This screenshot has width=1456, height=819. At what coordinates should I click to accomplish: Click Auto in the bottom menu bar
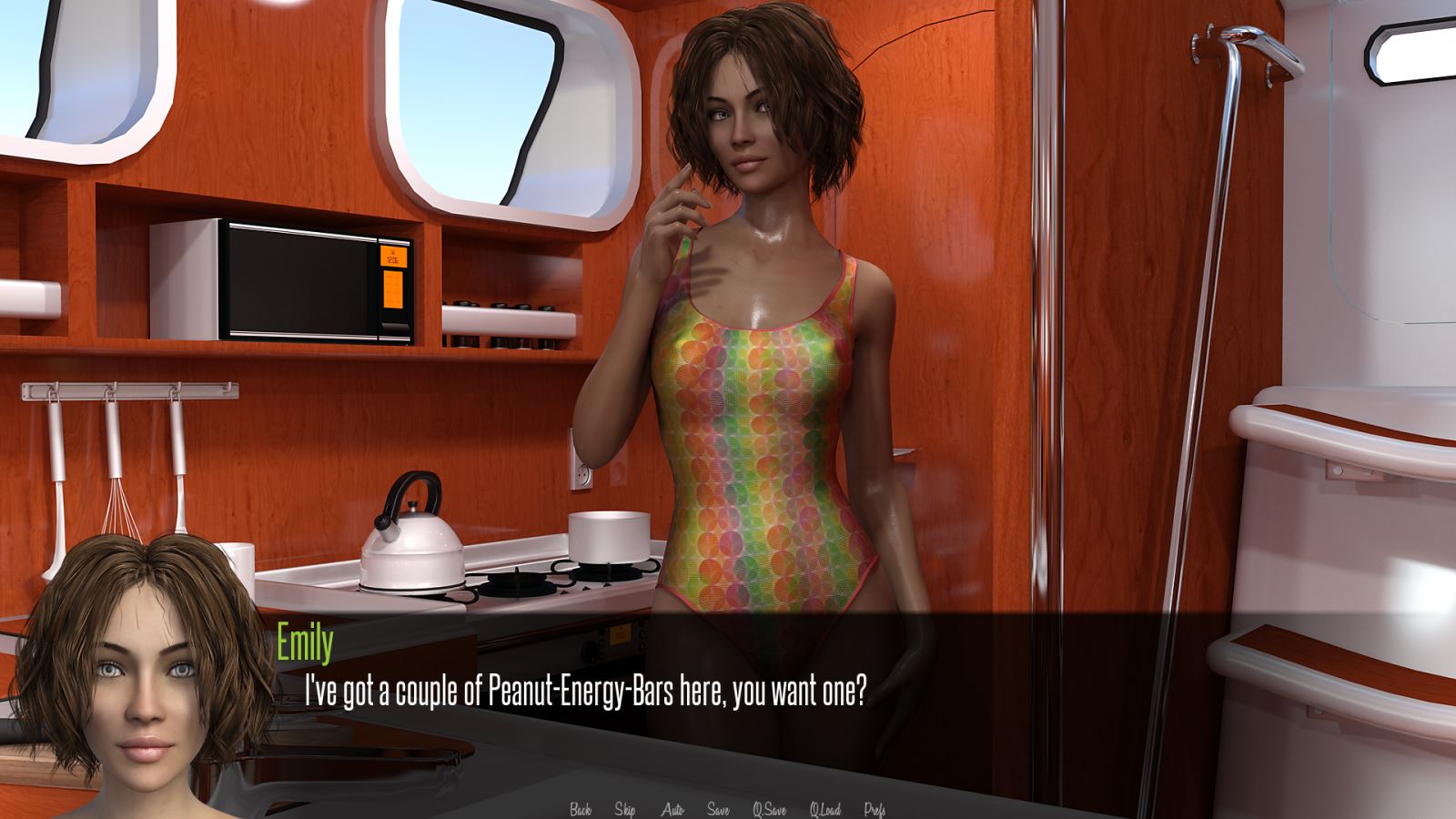(x=672, y=808)
